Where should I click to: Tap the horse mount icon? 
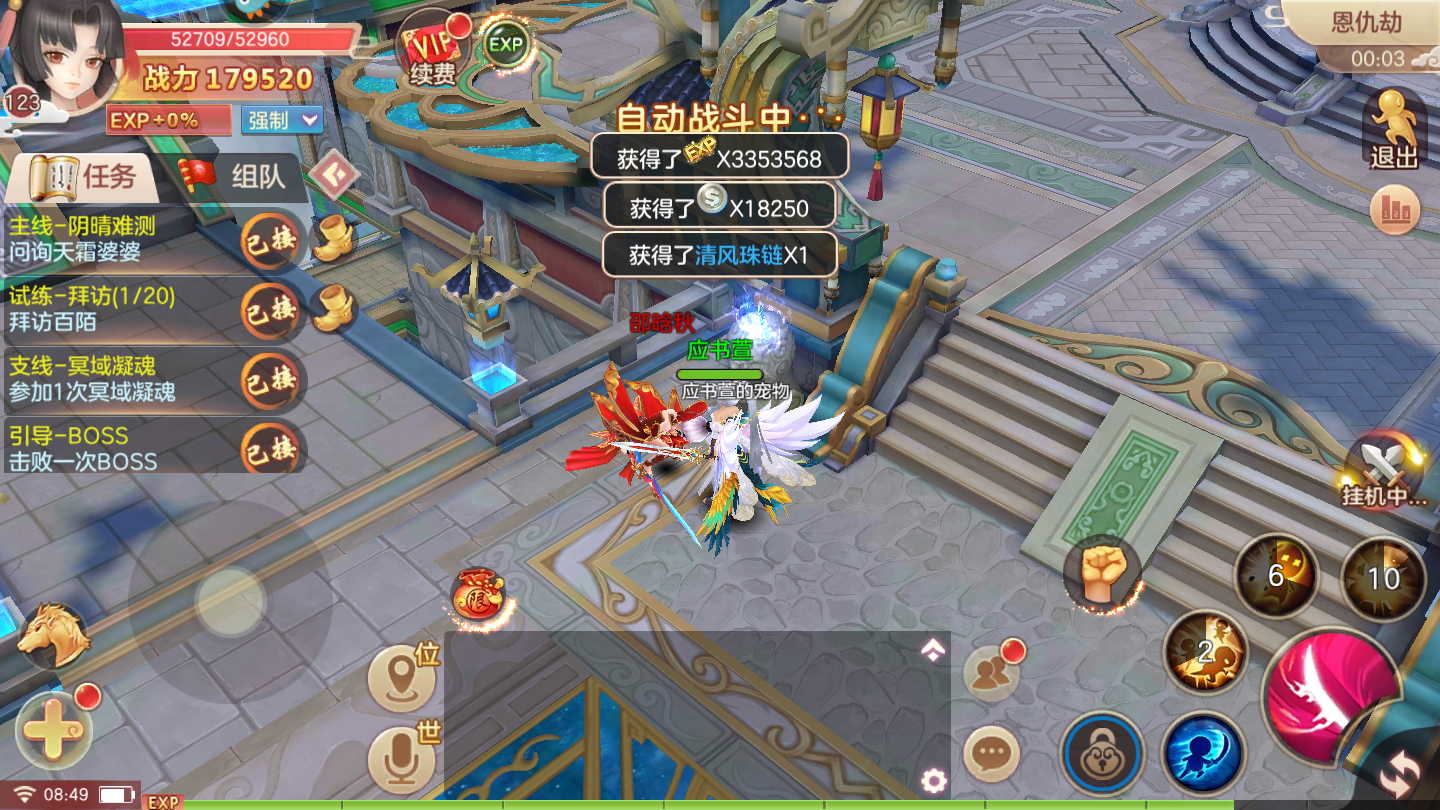click(51, 635)
